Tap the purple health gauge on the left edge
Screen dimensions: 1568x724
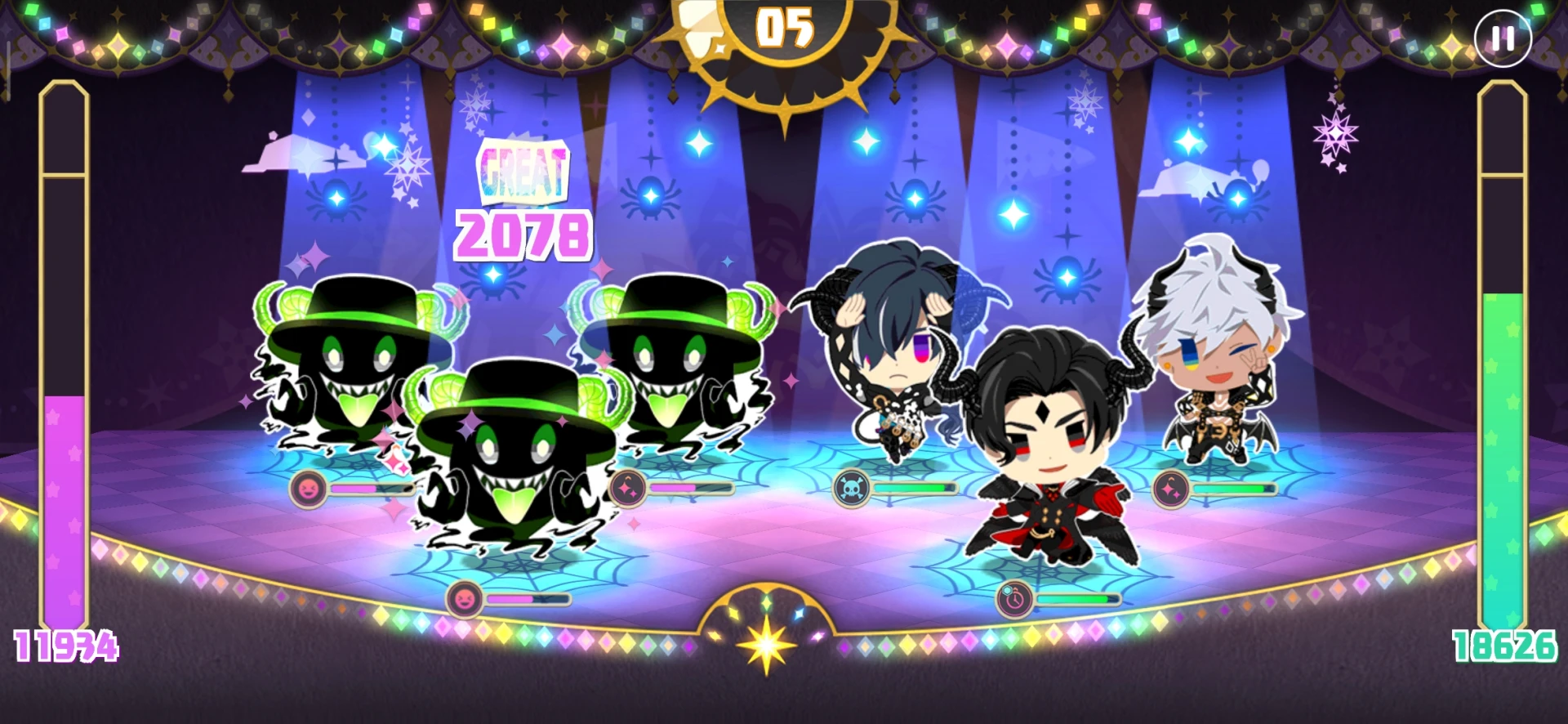click(65, 368)
